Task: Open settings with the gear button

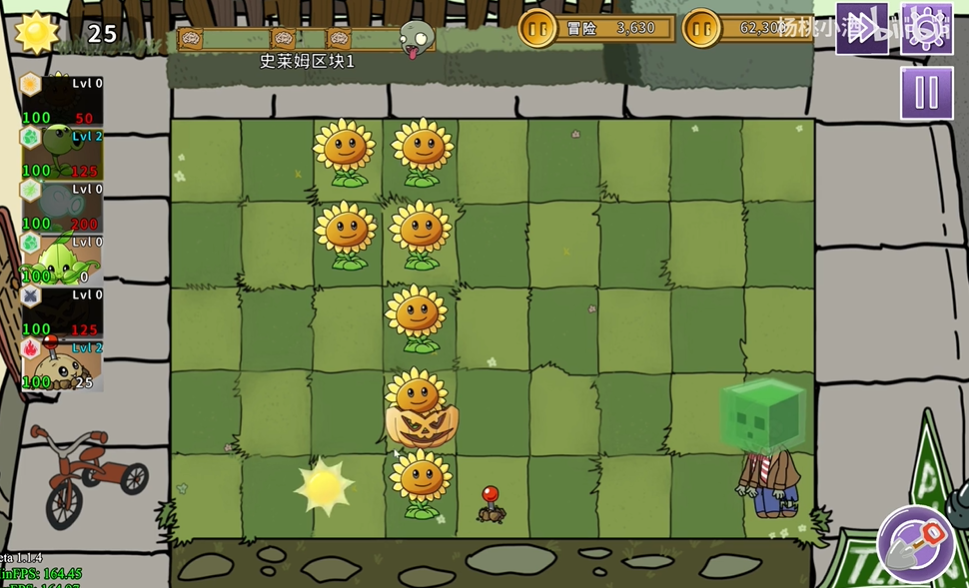Action: [x=926, y=27]
